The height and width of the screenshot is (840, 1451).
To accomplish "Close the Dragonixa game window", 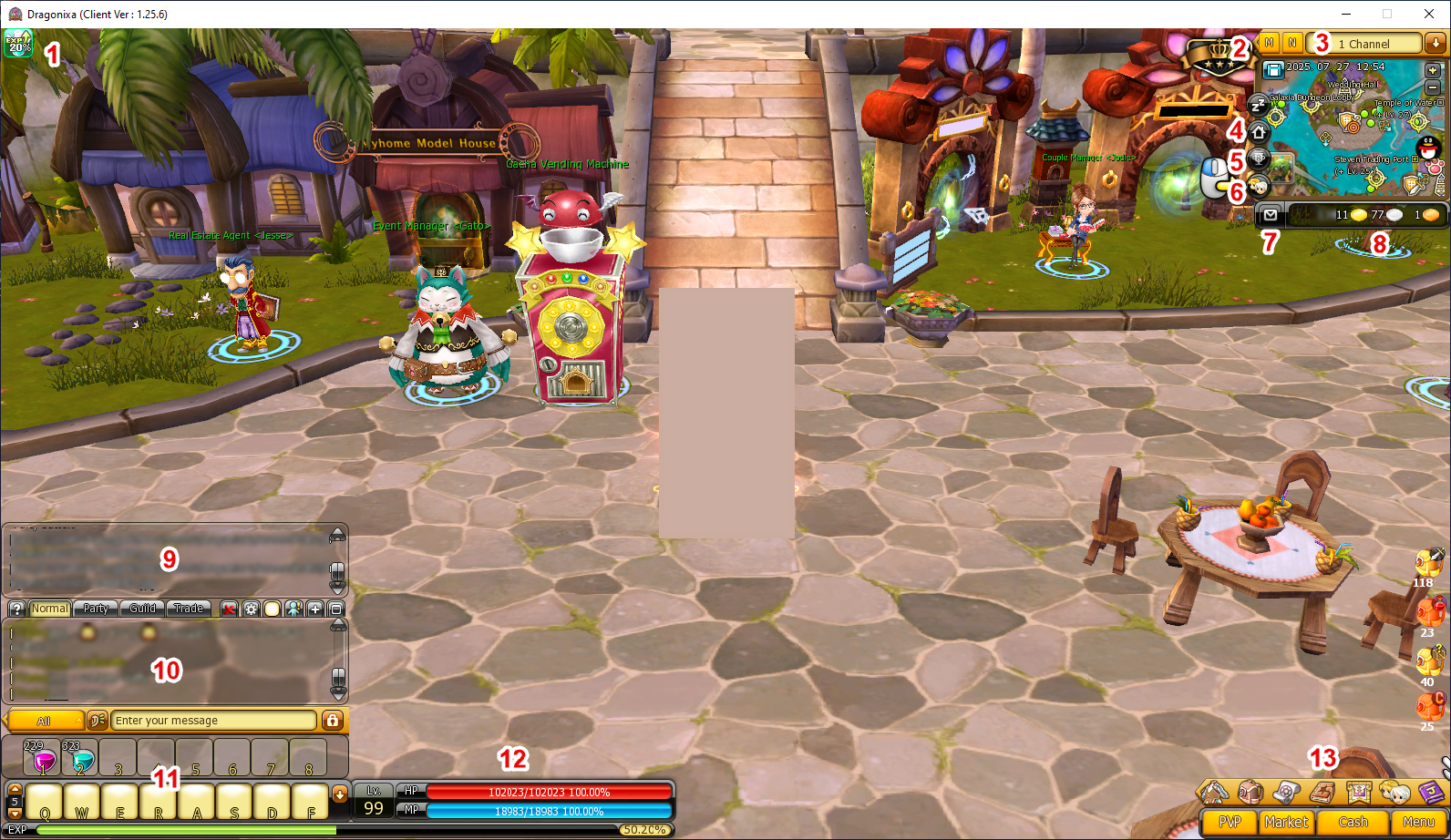I will point(1429,14).
